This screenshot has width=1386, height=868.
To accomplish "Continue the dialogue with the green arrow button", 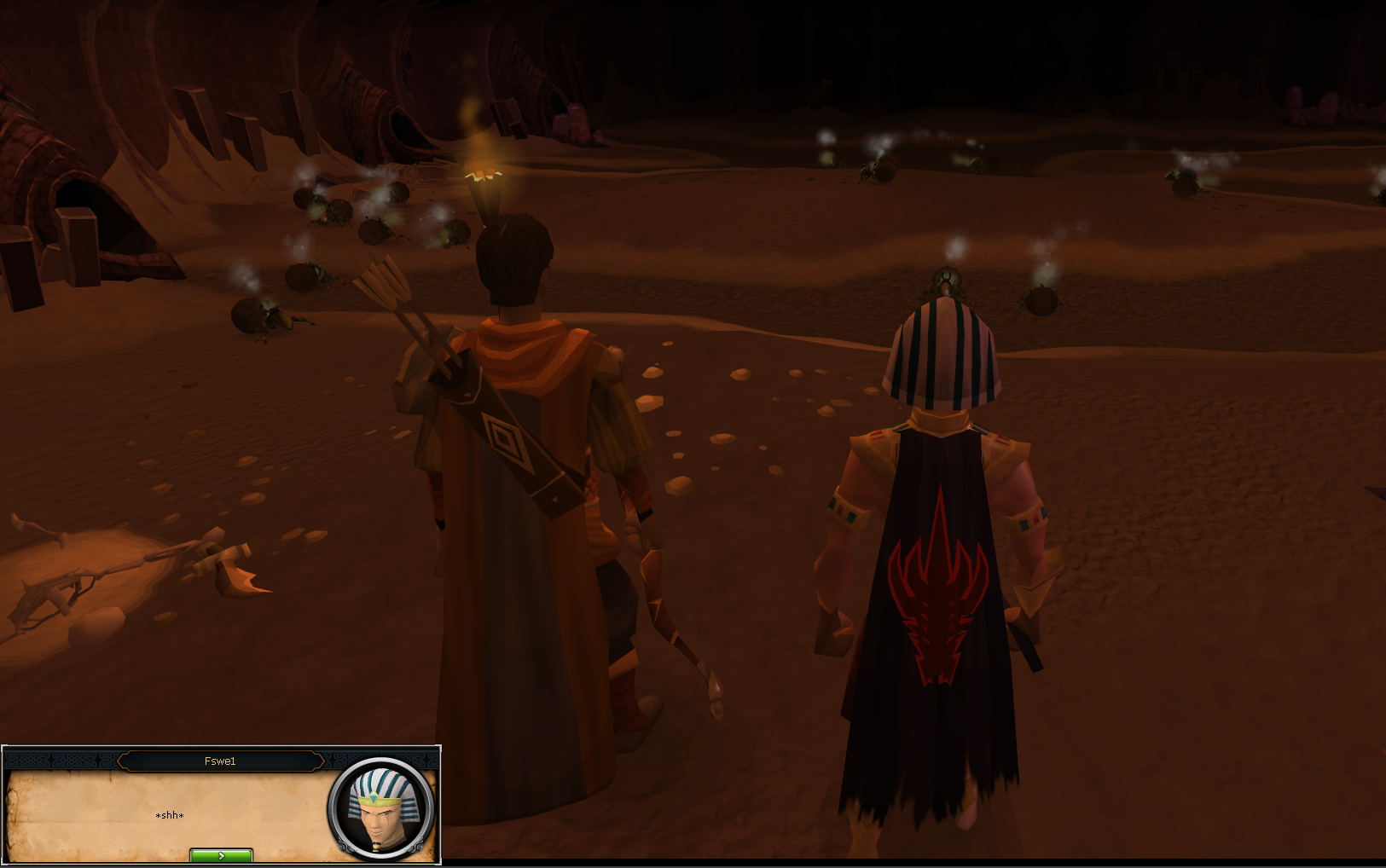I will [221, 855].
